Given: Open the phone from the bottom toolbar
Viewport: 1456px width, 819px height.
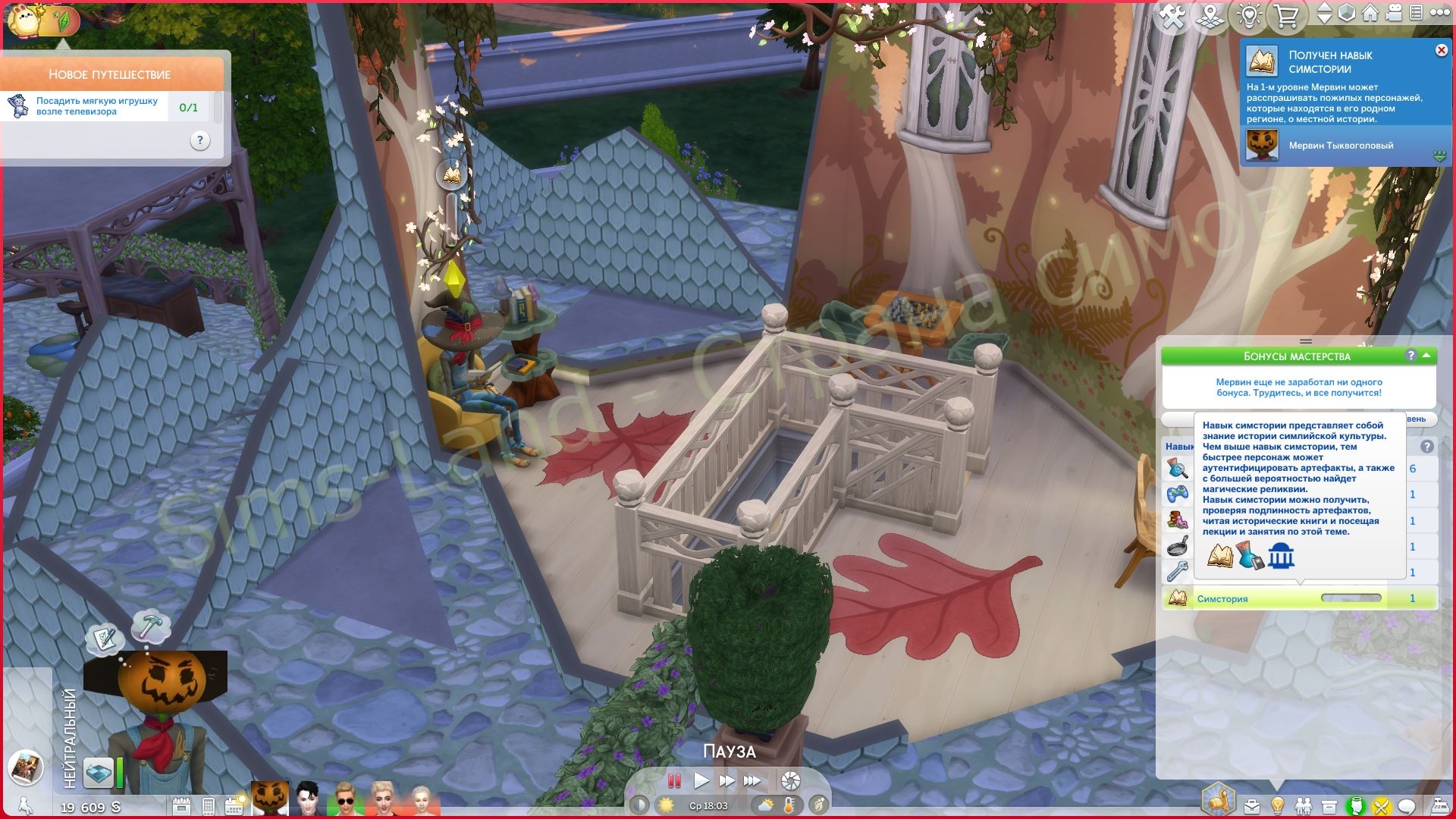Looking at the screenshot, I should click(x=208, y=806).
